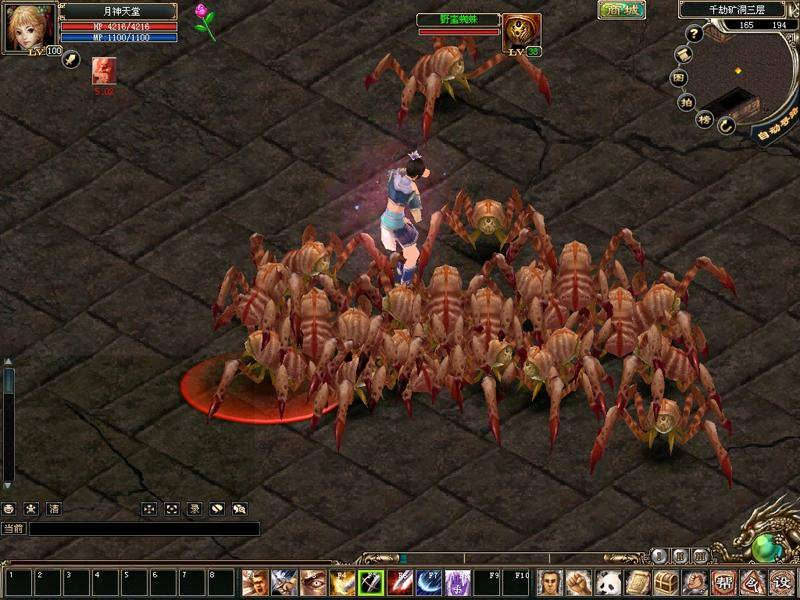Click the pink rose icon
The image size is (800, 600).
click(206, 20)
